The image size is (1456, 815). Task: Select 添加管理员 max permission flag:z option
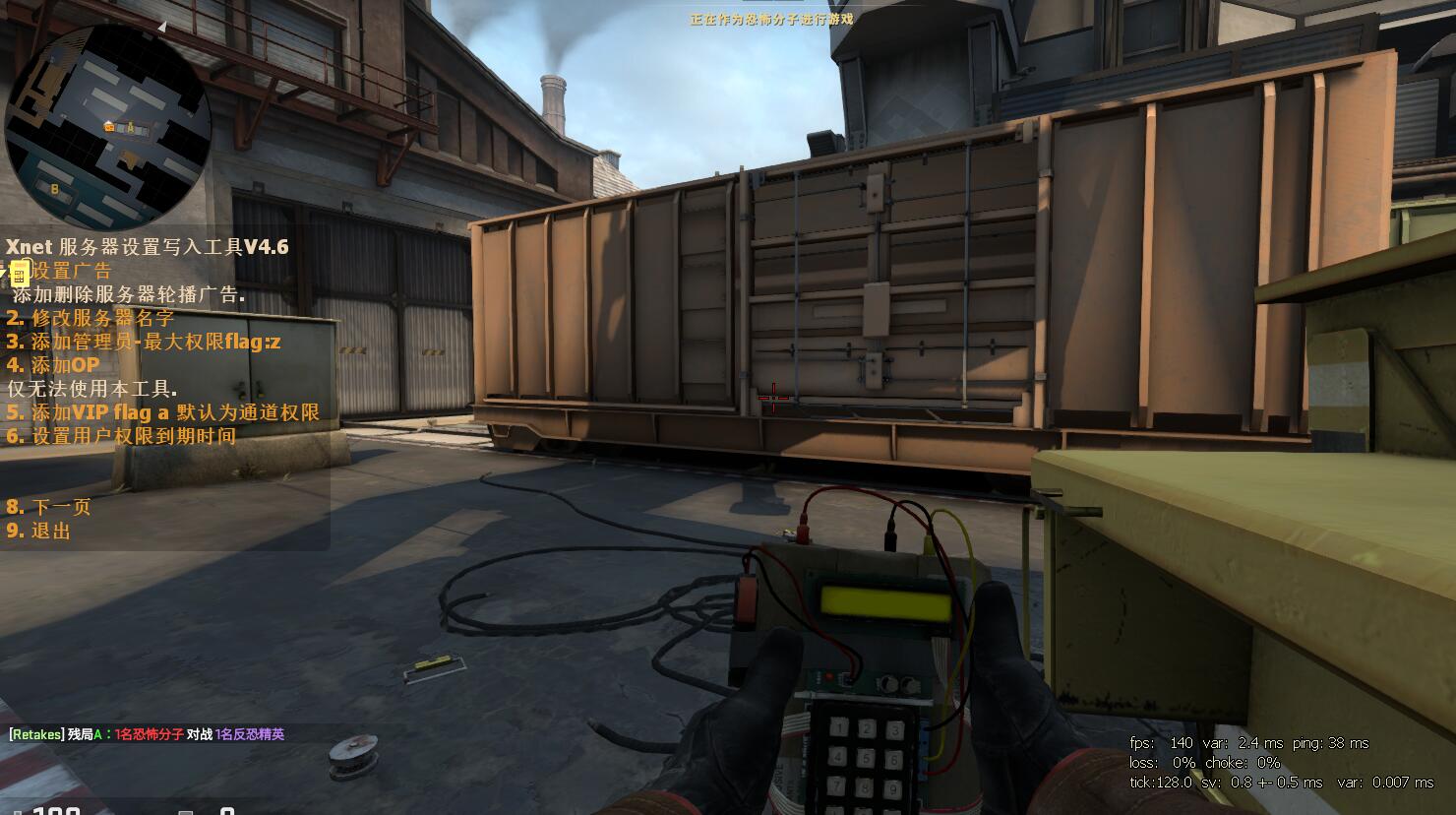pyautogui.click(x=144, y=342)
